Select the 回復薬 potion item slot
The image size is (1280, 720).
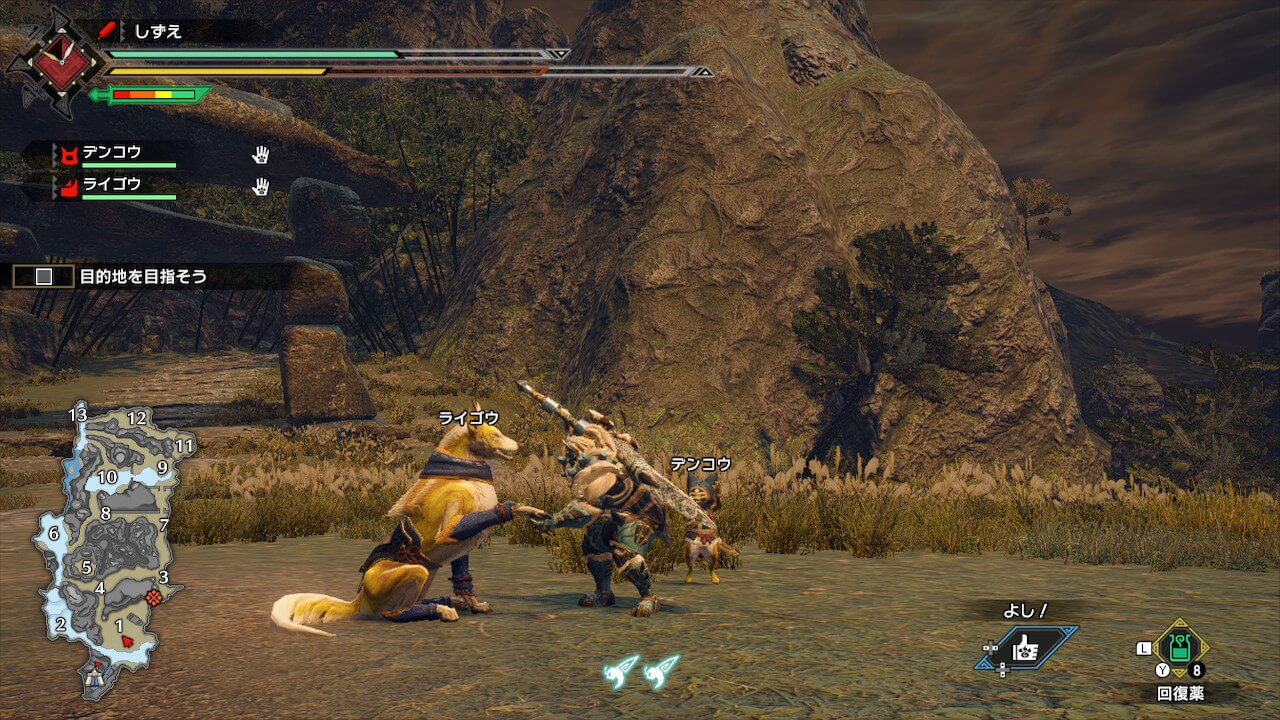1181,648
